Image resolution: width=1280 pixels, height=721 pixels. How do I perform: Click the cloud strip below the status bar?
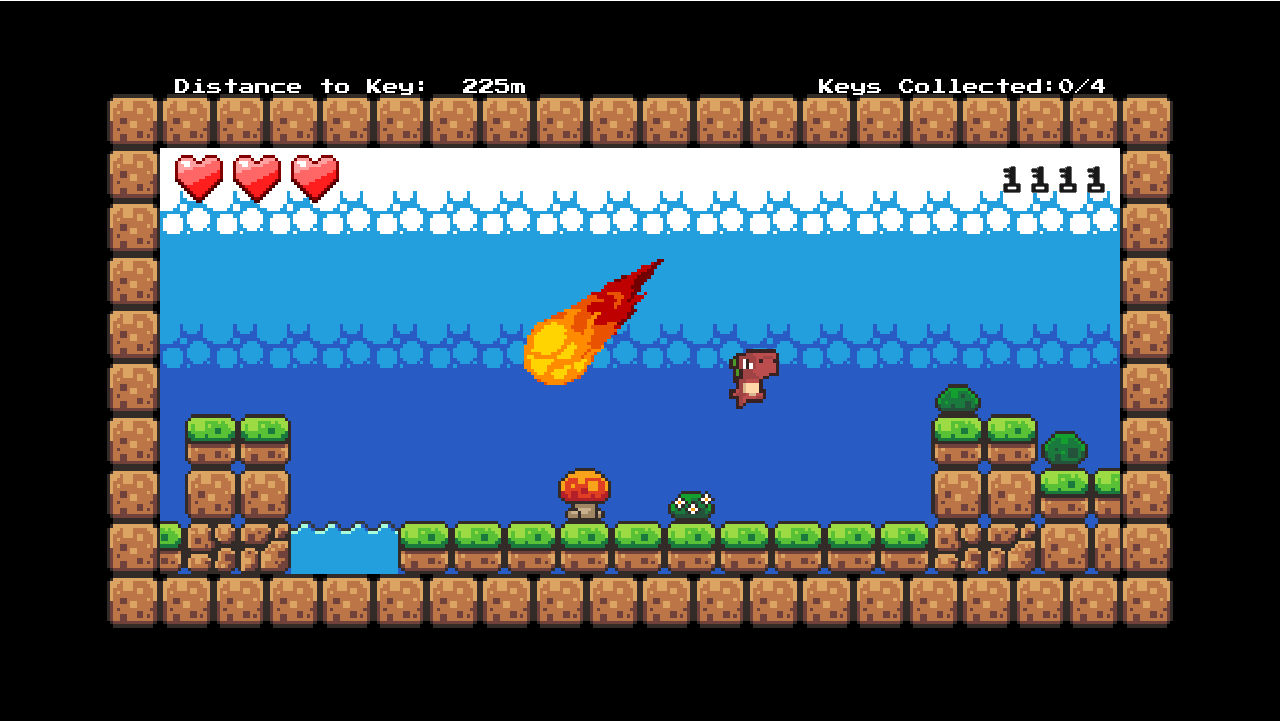tap(640, 218)
